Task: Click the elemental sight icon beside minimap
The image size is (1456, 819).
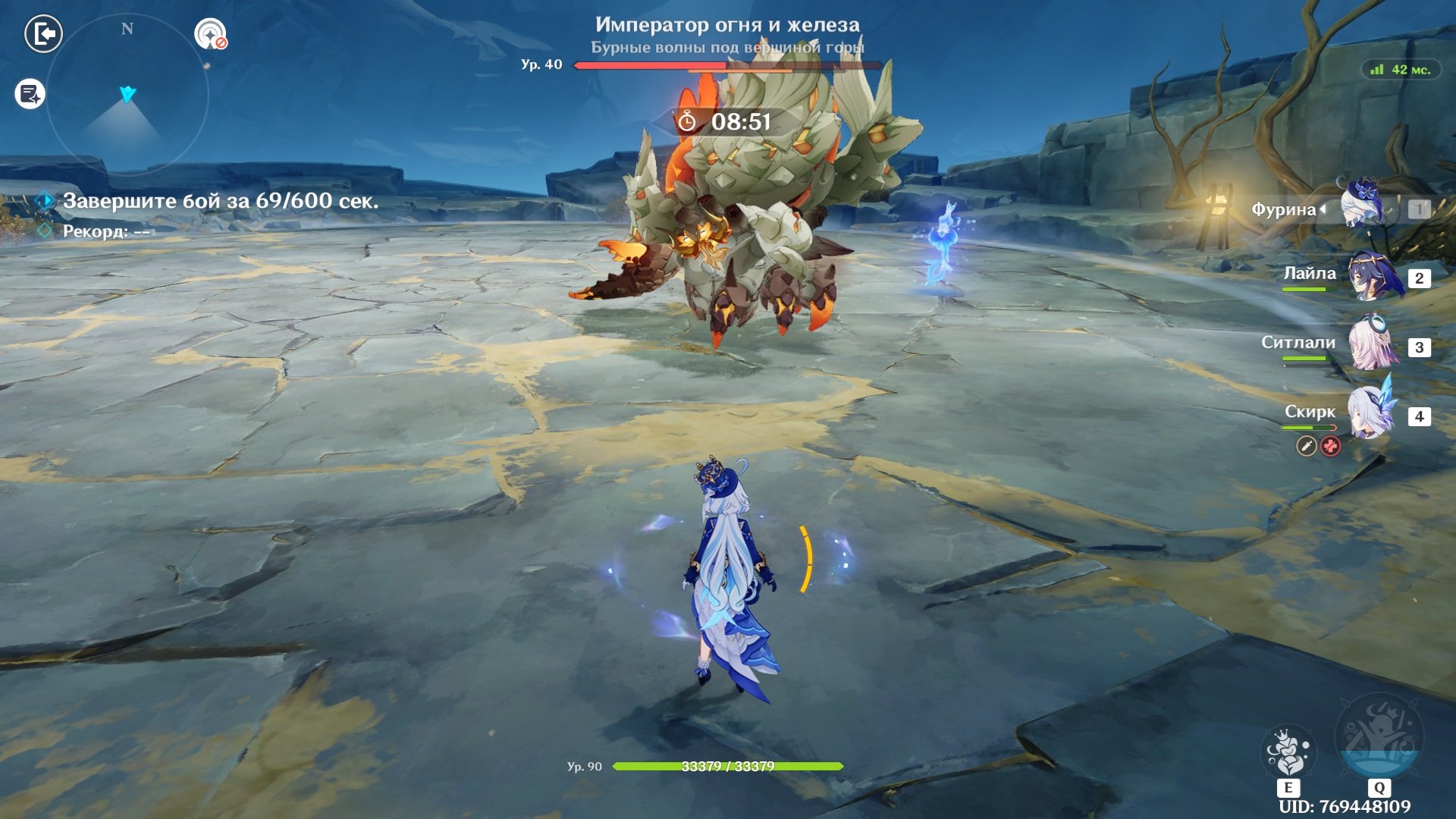Action: [x=210, y=34]
